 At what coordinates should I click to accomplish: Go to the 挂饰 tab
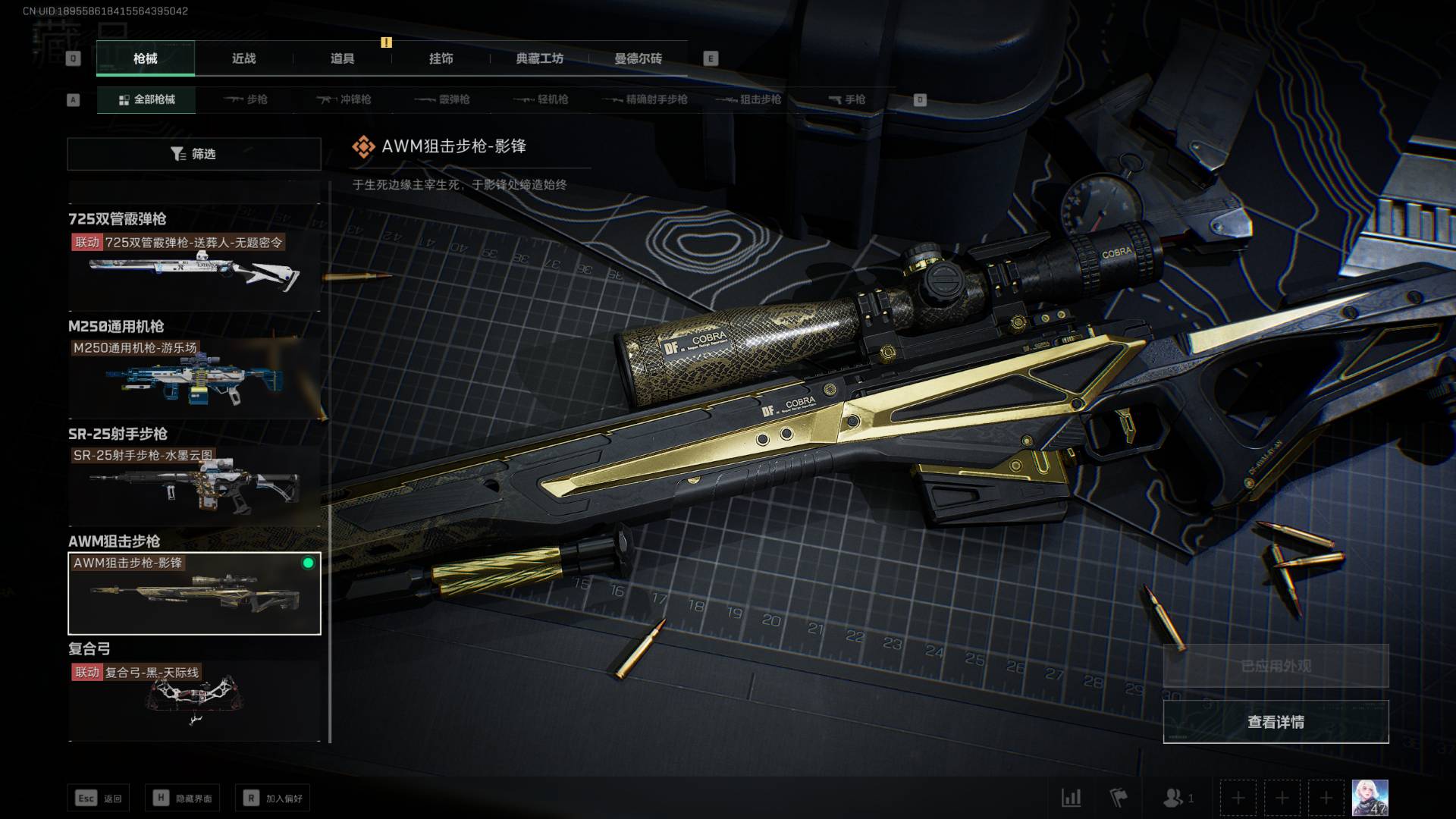tap(441, 58)
